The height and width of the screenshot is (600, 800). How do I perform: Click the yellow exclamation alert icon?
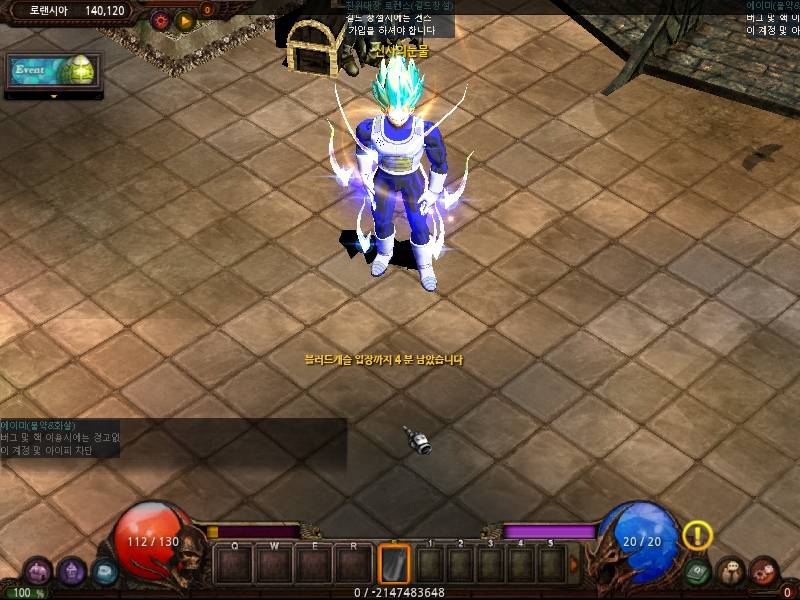click(x=697, y=536)
